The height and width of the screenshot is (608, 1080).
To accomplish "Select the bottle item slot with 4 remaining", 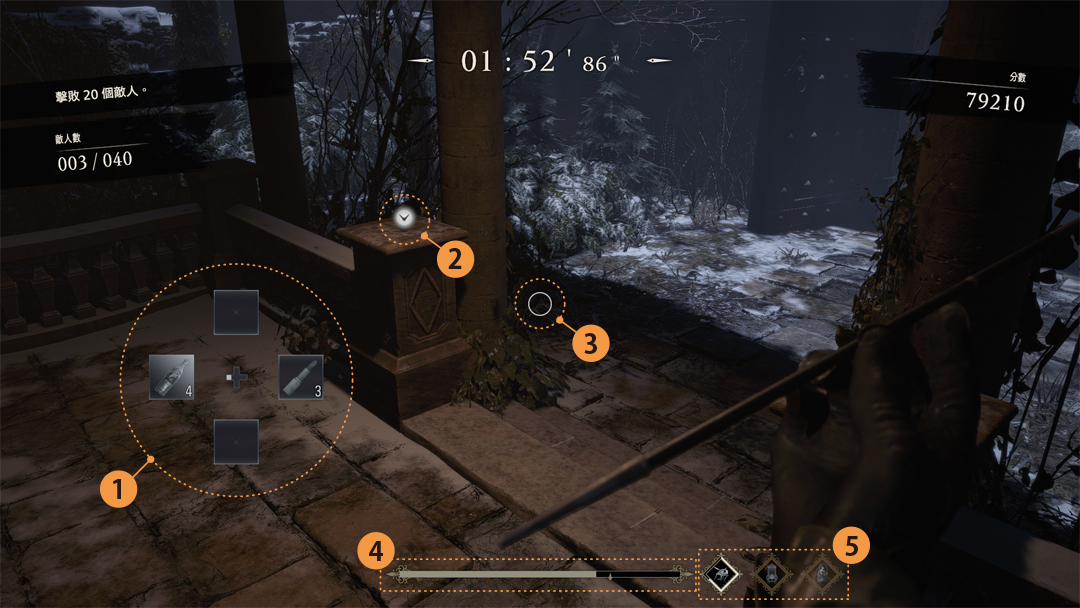I will [x=171, y=377].
